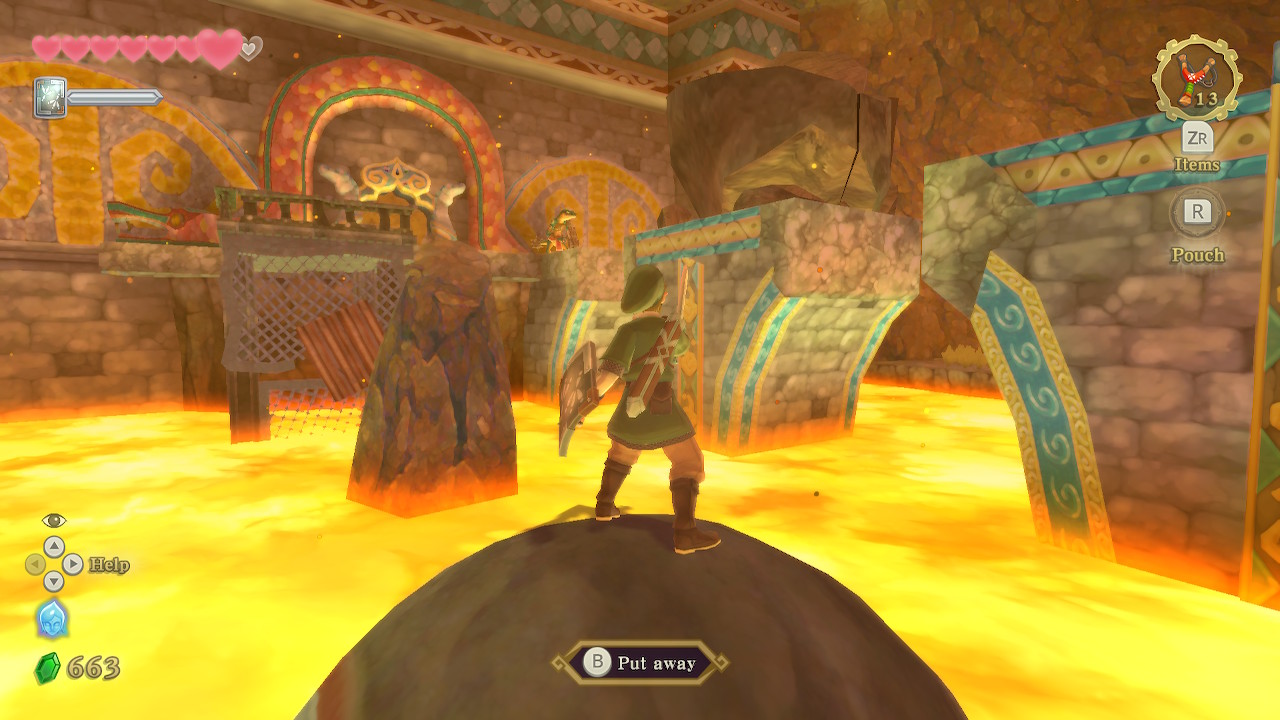The width and height of the screenshot is (1280, 720).
Task: Call Fi with the blue crystal icon
Action: point(52,619)
